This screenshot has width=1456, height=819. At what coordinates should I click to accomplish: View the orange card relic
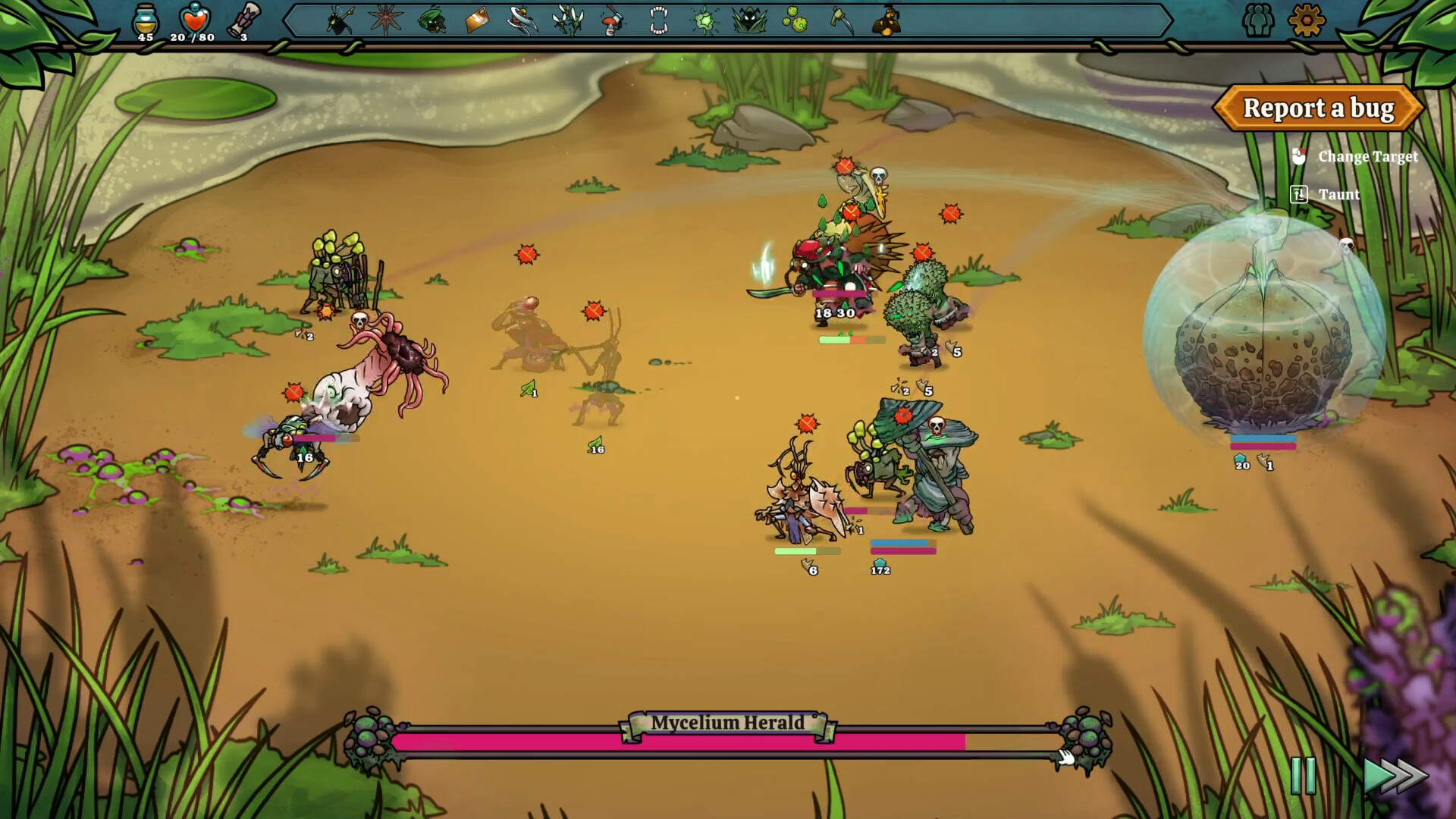(x=477, y=20)
